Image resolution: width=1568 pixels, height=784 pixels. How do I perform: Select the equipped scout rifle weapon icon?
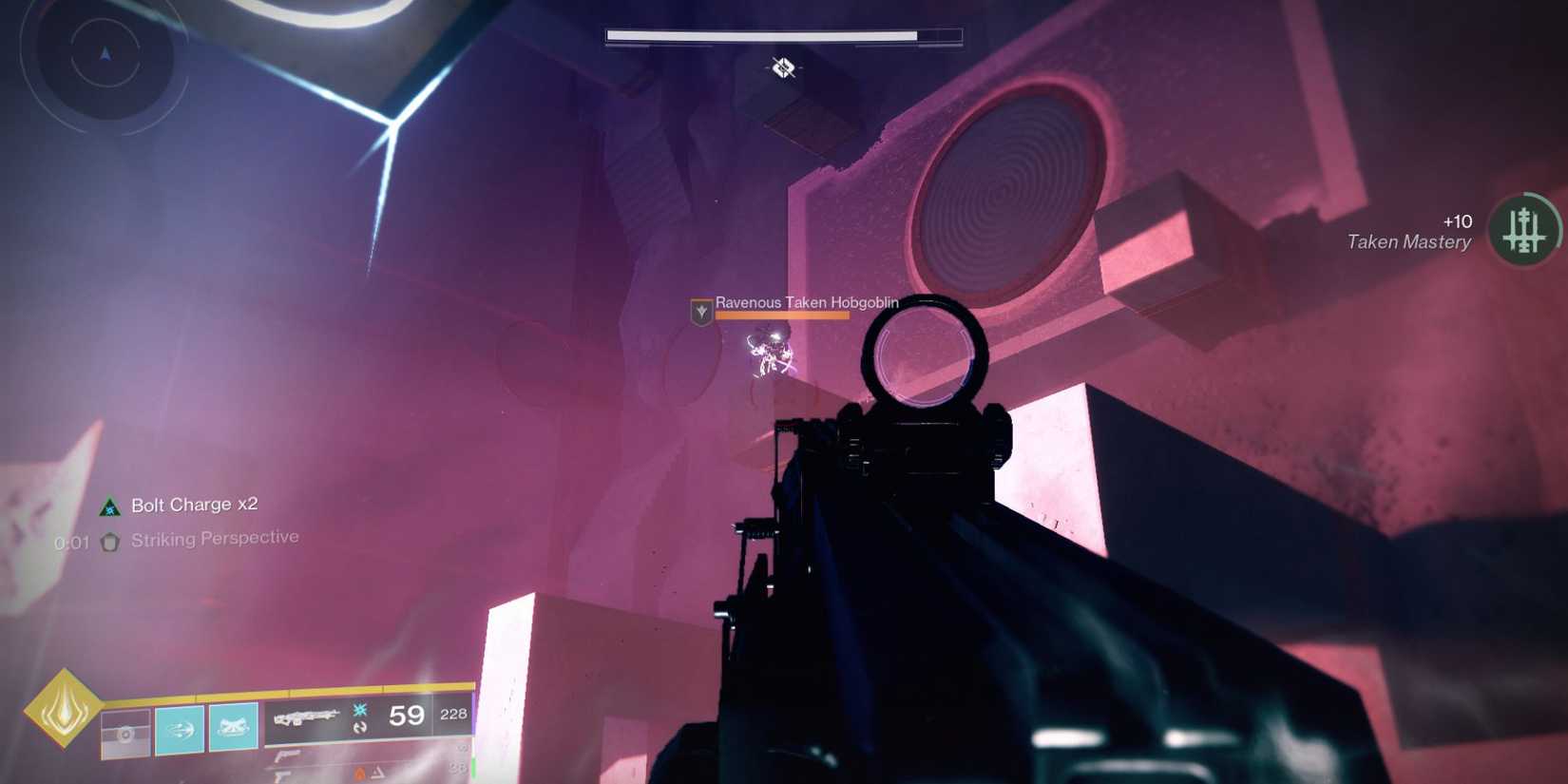point(307,718)
